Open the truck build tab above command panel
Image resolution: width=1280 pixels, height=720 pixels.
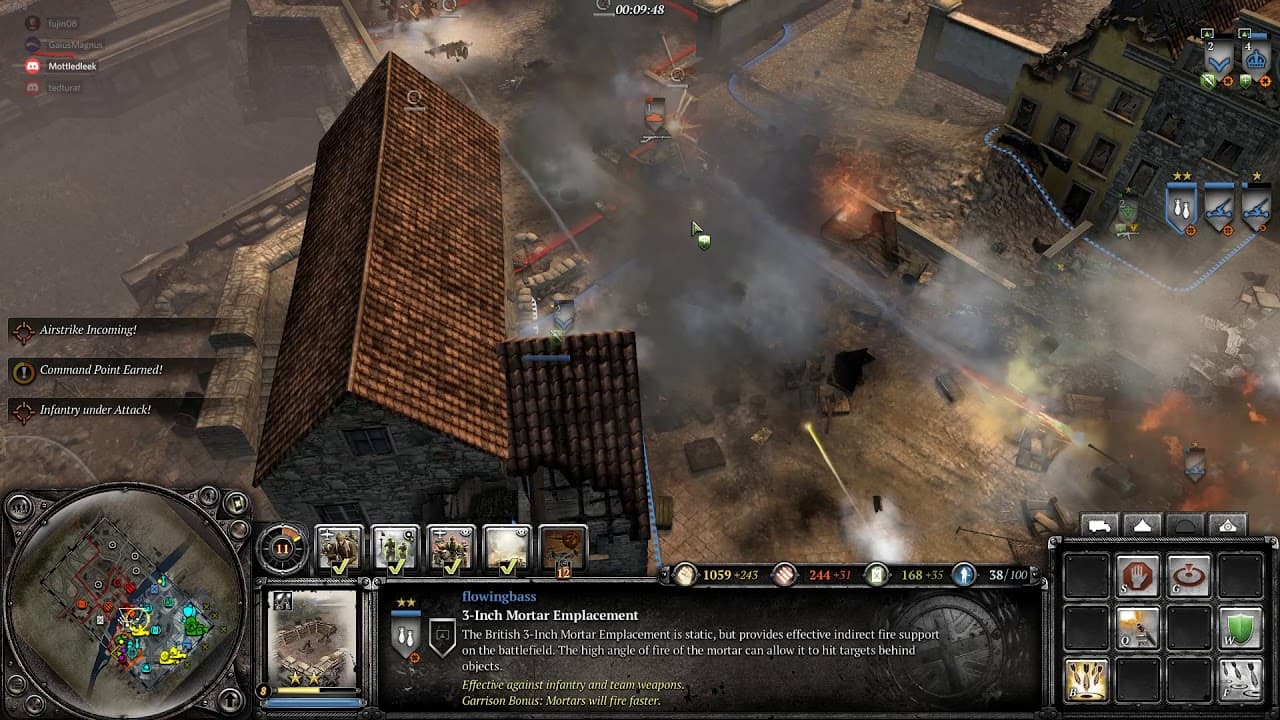point(1100,526)
